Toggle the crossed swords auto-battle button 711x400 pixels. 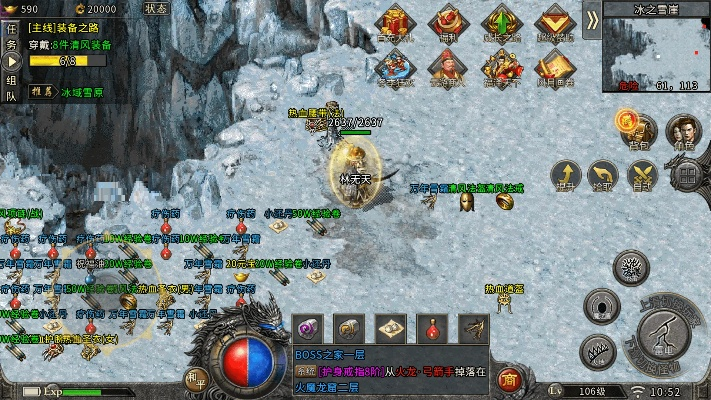[x=641, y=175]
